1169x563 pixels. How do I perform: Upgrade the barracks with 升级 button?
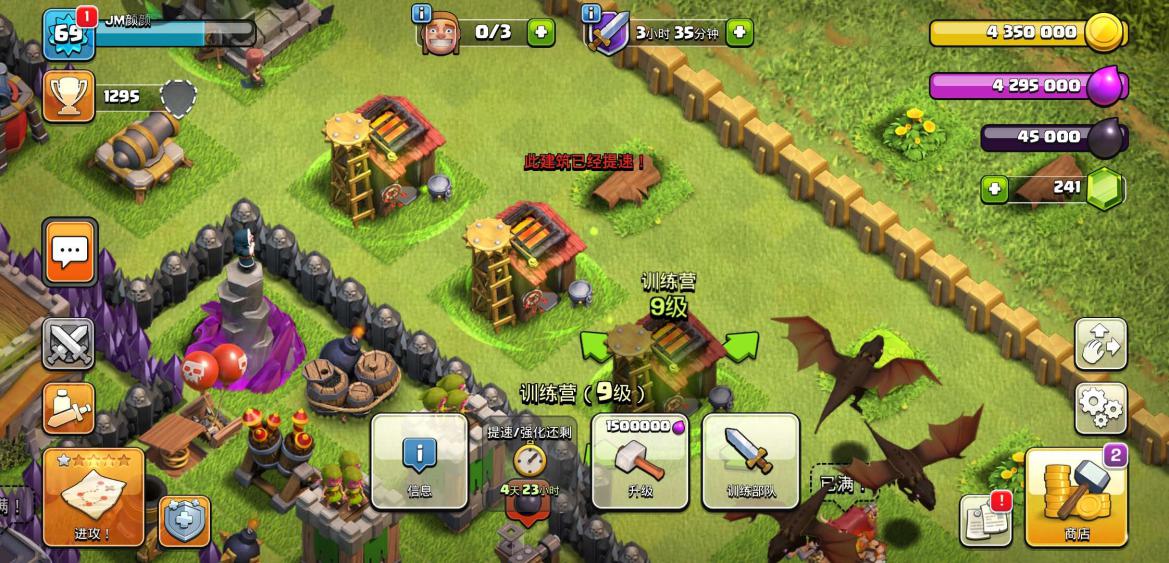click(640, 461)
